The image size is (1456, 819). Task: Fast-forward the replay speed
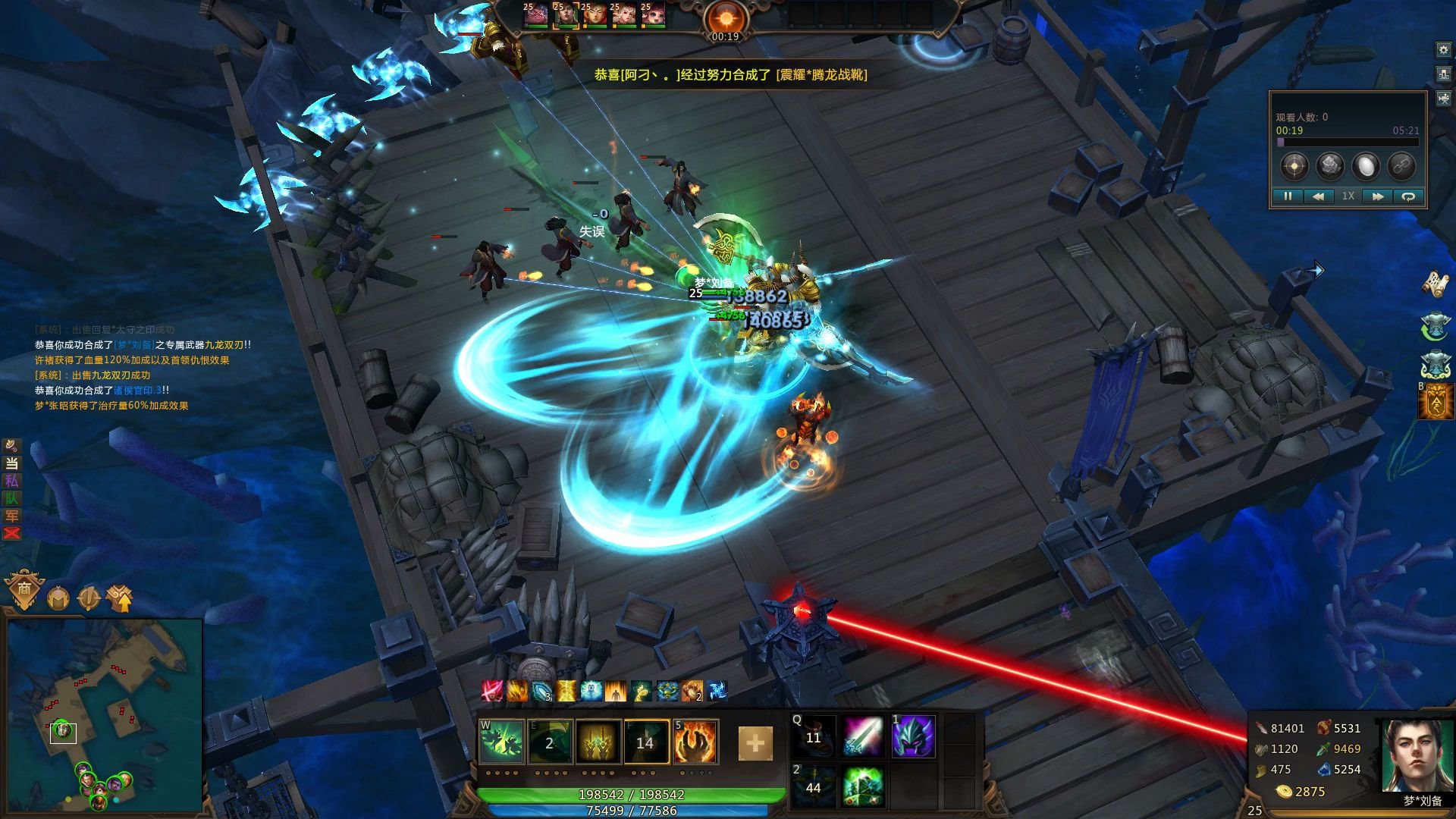point(1377,196)
